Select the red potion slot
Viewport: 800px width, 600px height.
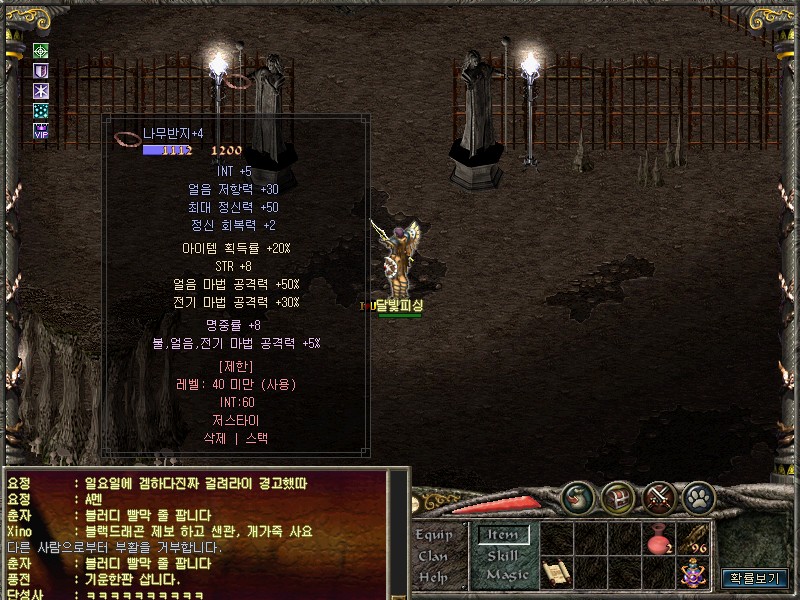(x=660, y=540)
